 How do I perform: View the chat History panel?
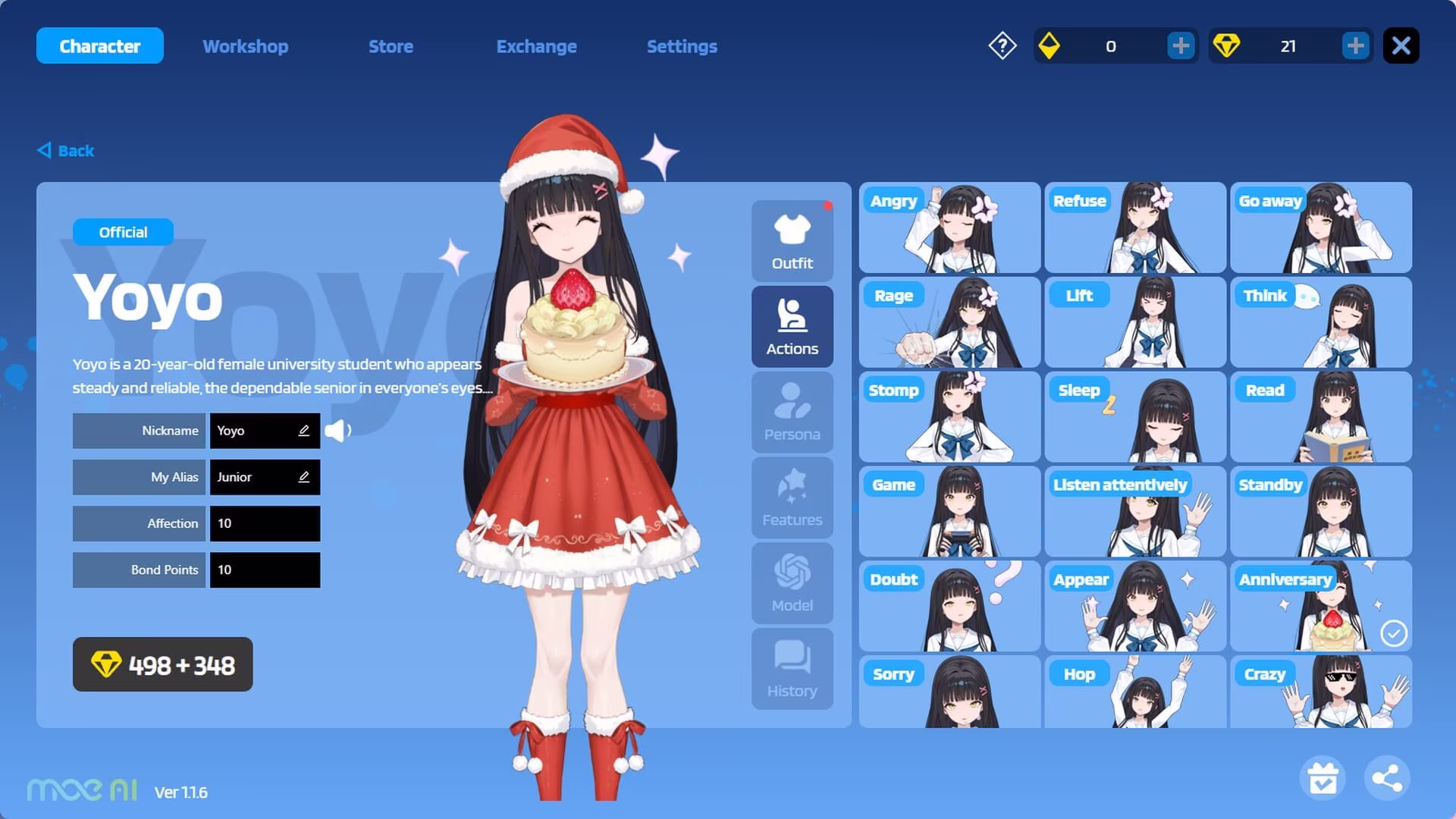[792, 668]
